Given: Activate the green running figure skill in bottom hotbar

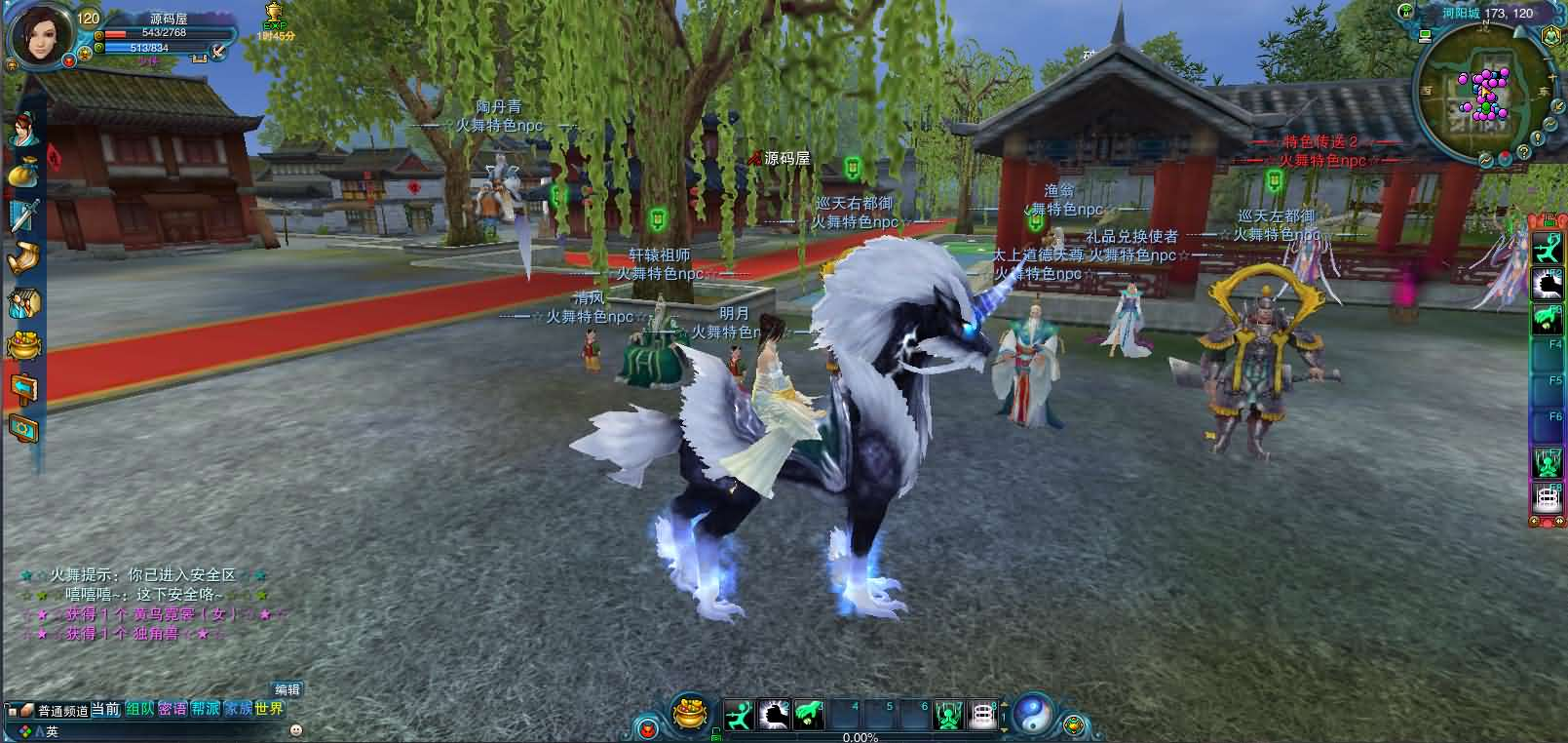Looking at the screenshot, I should (x=741, y=715).
